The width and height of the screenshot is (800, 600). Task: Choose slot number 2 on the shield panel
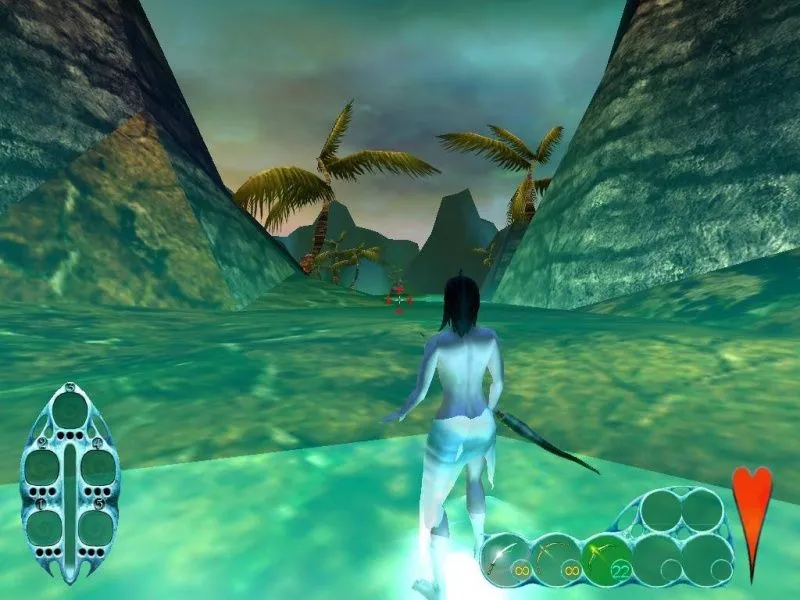click(x=45, y=467)
